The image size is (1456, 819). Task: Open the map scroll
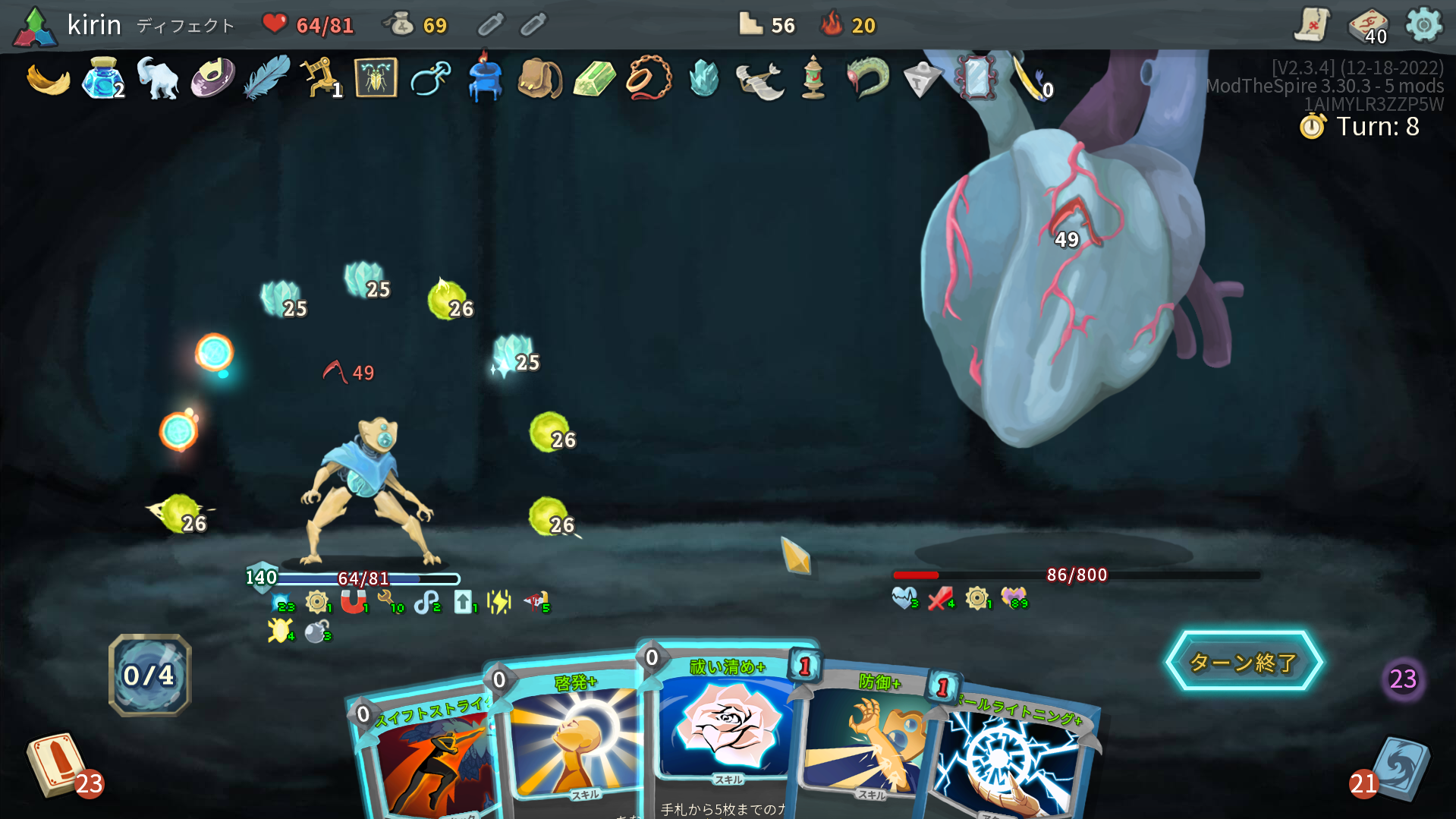pos(1312,25)
